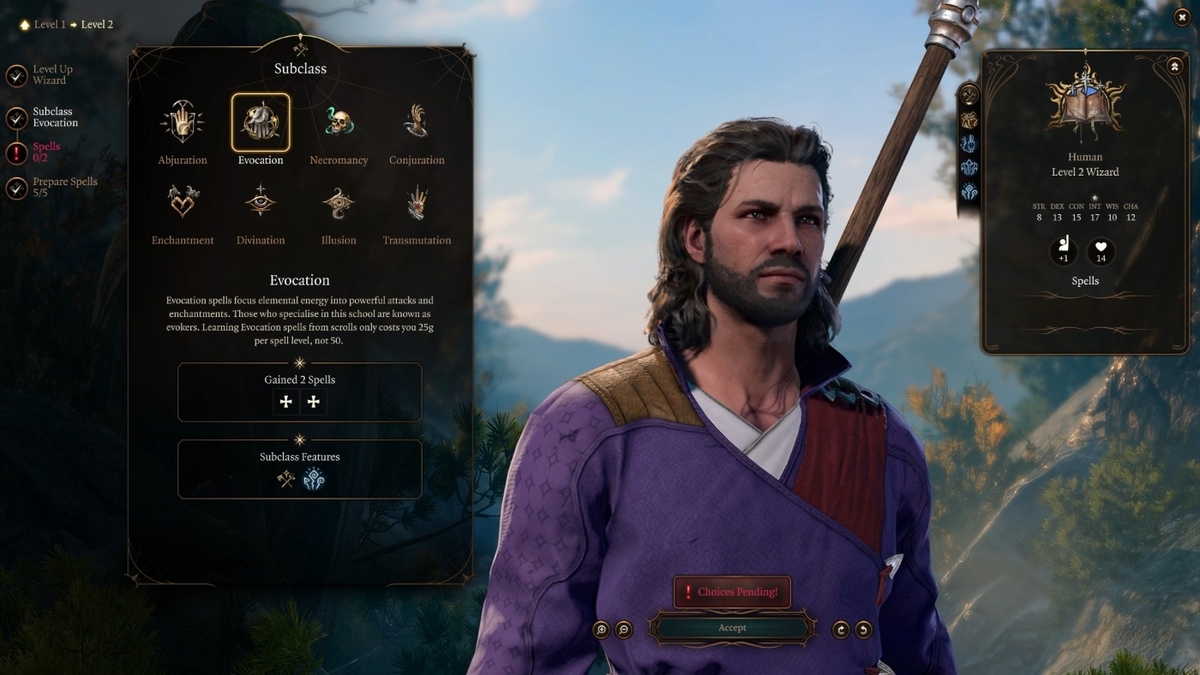Pick the Illusion subclass
The width and height of the screenshot is (1200, 675).
338,203
